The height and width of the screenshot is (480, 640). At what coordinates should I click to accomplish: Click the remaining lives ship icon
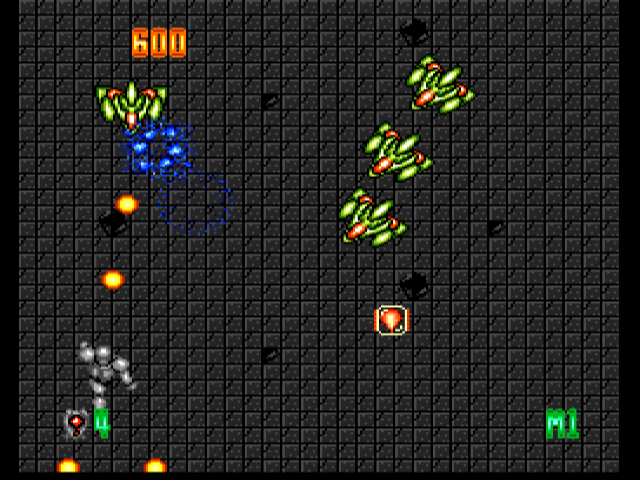click(x=76, y=422)
